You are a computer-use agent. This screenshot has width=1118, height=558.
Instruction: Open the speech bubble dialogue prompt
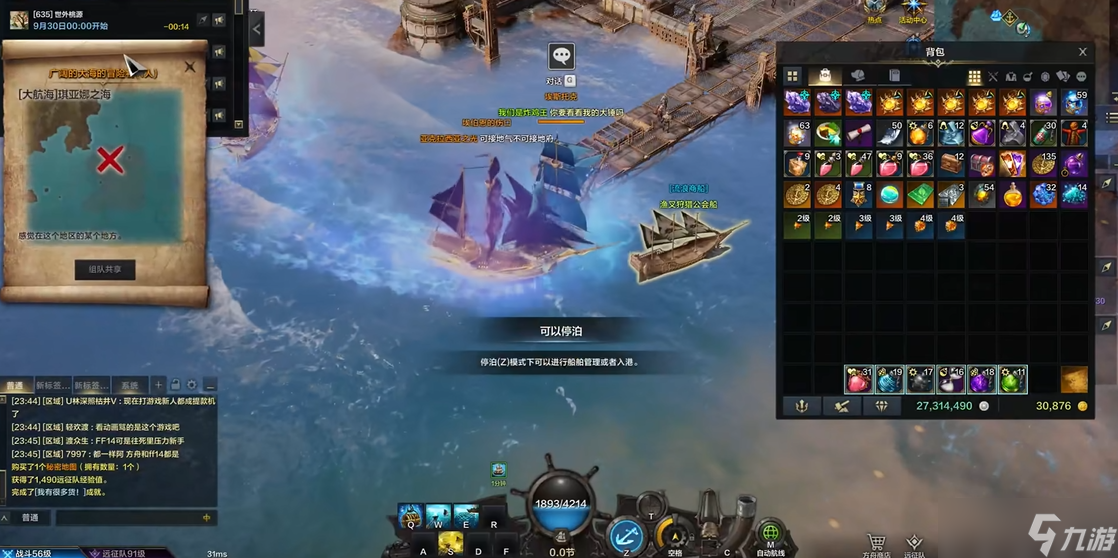(561, 57)
